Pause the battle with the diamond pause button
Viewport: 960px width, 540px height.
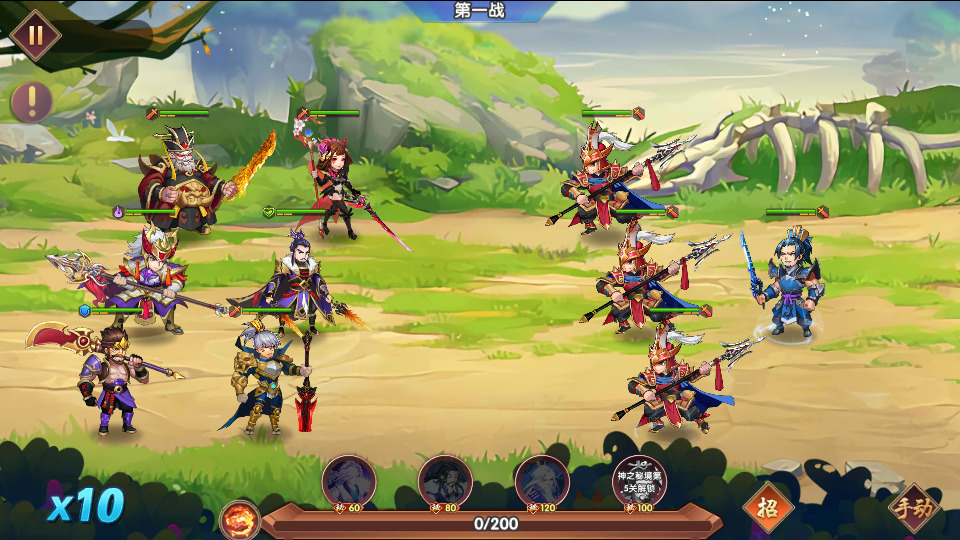(x=36, y=35)
